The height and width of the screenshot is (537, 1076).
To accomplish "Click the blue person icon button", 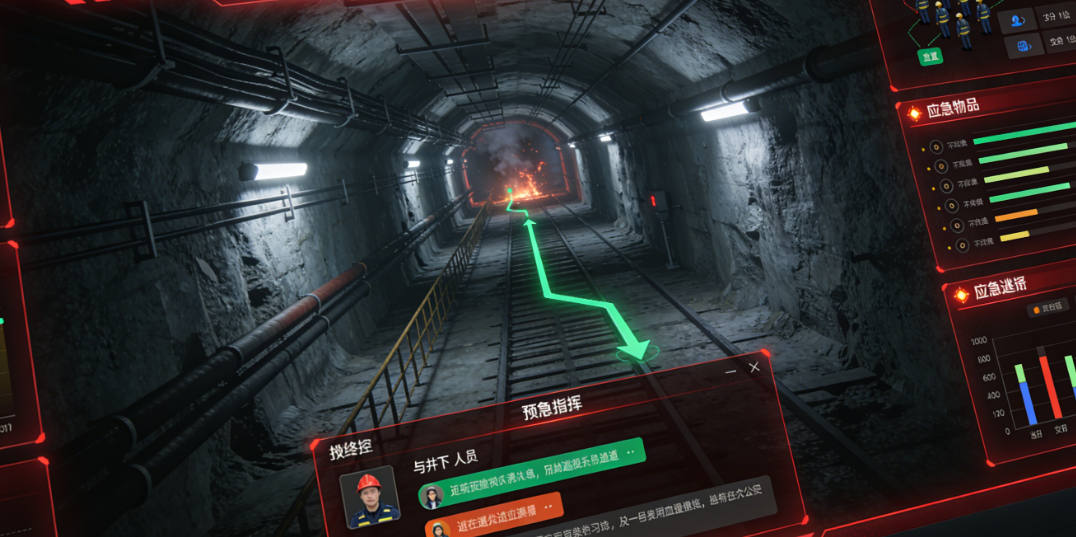I will pyautogui.click(x=1019, y=19).
